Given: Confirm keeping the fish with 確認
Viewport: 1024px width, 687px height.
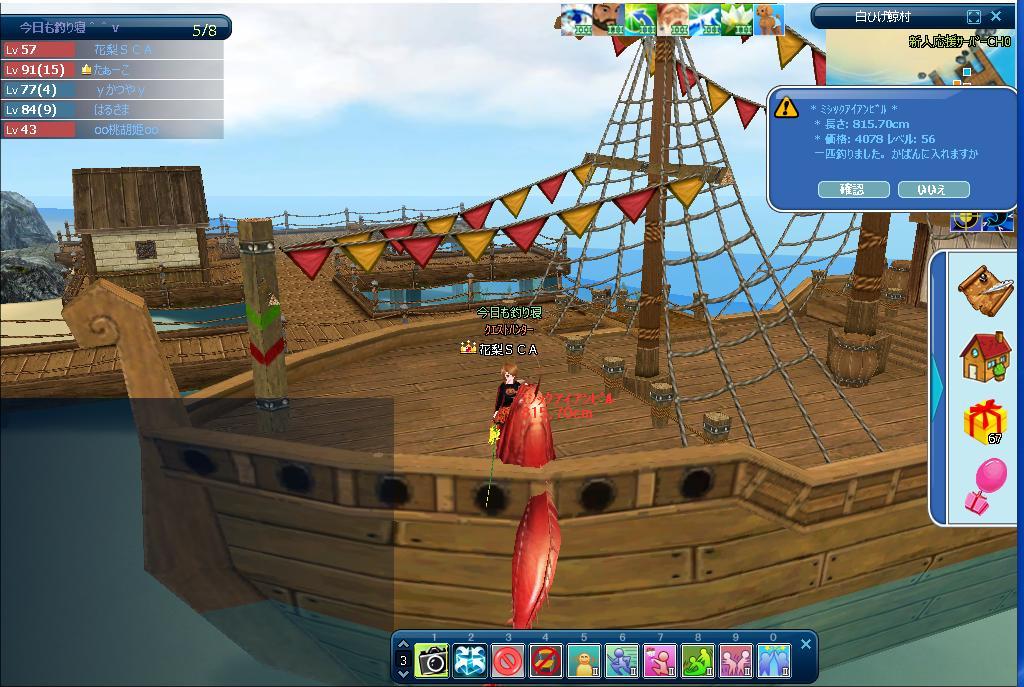Looking at the screenshot, I should [852, 189].
